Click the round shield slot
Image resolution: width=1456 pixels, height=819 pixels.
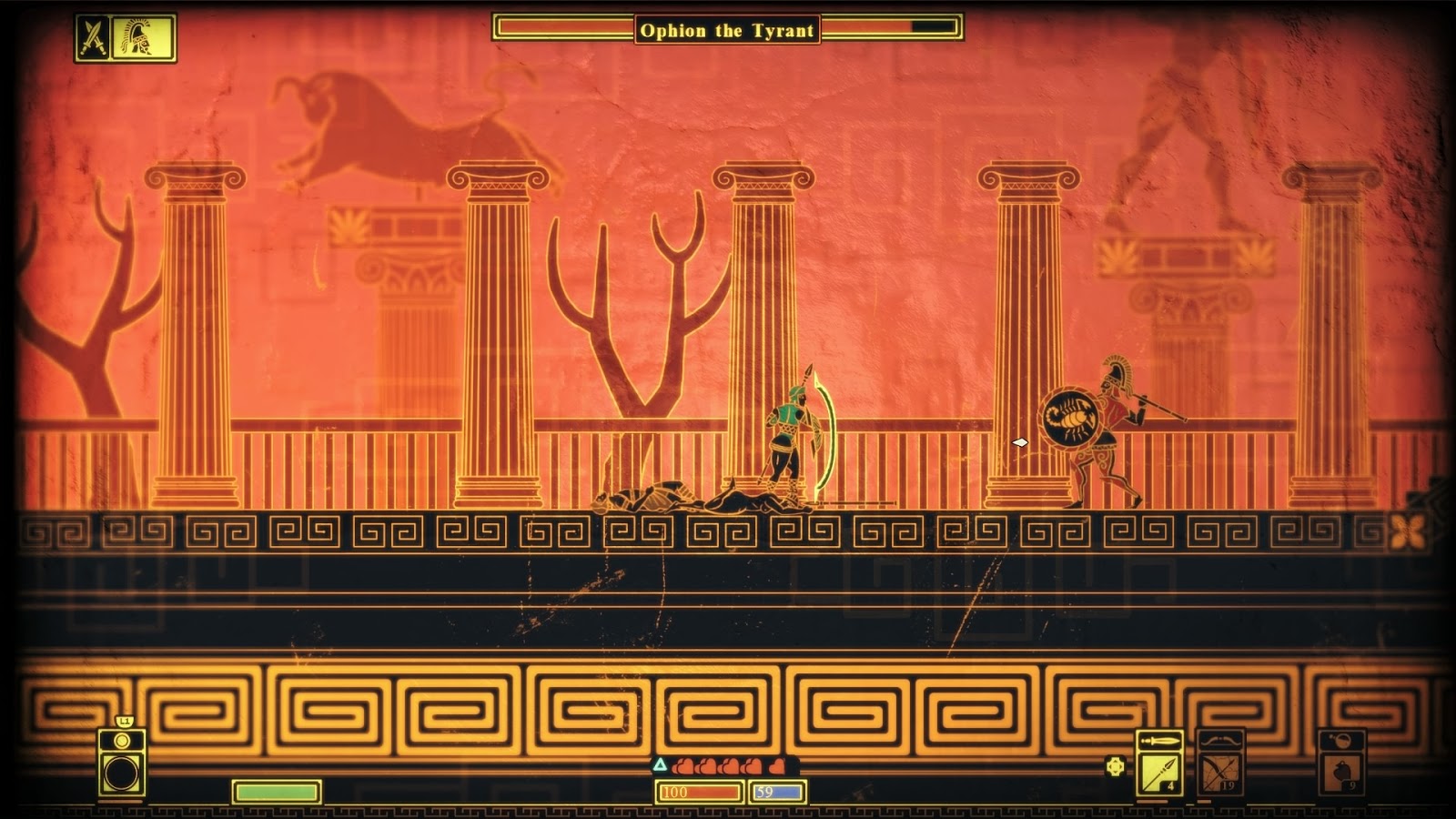coord(121,773)
